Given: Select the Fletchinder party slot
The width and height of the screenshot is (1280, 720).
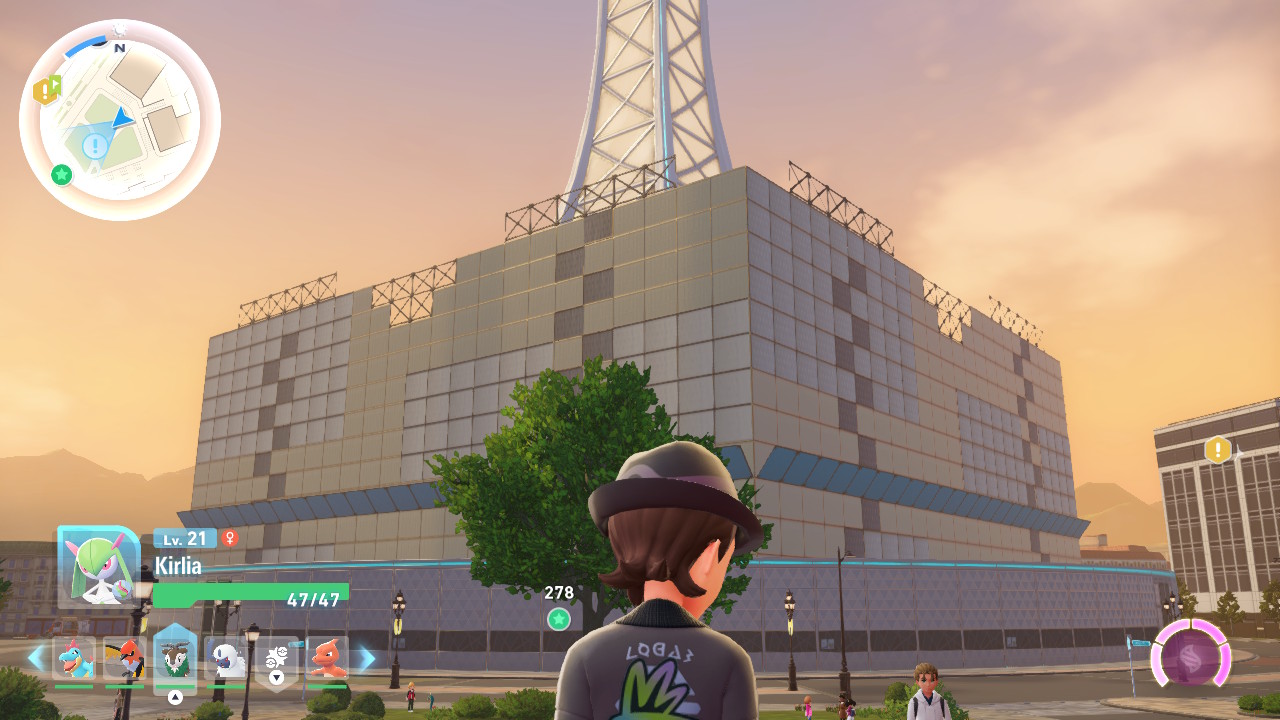Looking at the screenshot, I should (x=124, y=658).
